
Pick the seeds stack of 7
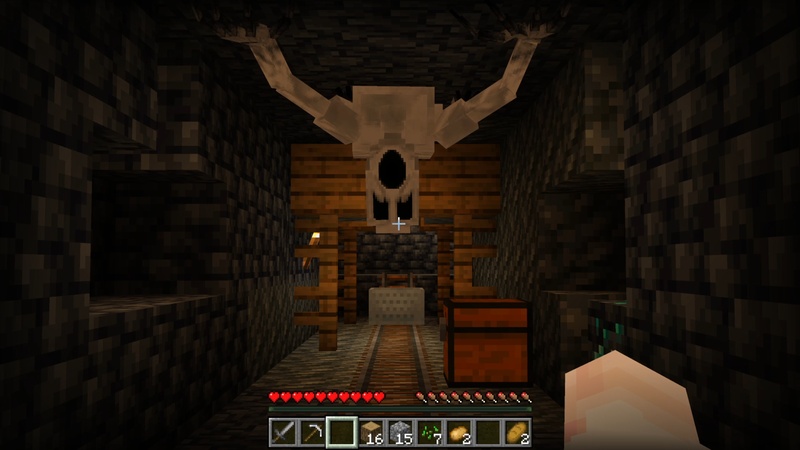429,432
